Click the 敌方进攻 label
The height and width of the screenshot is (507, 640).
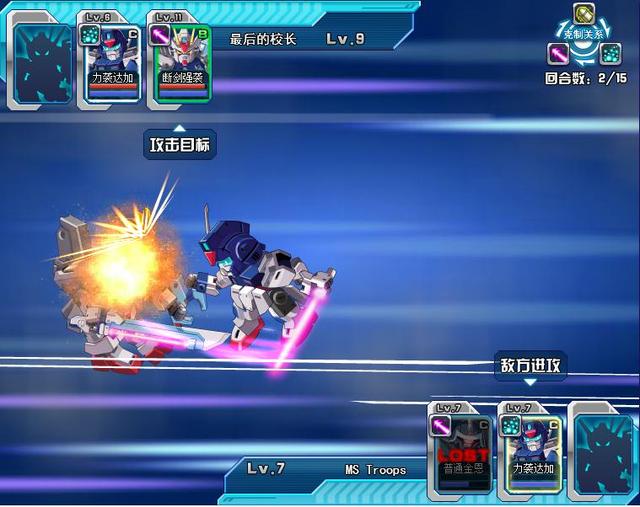531,366
